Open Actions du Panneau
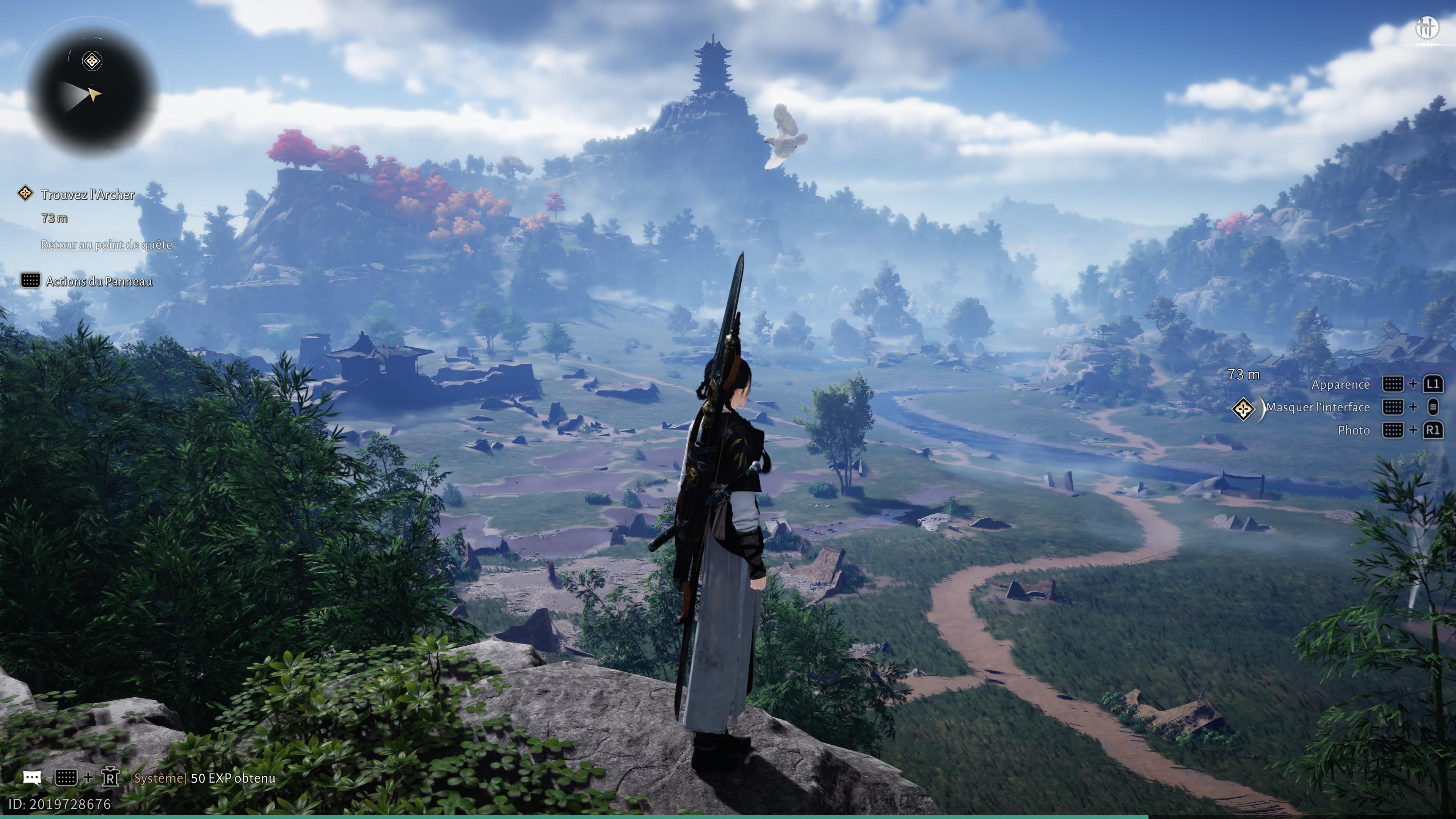The height and width of the screenshot is (819, 1456). (99, 281)
